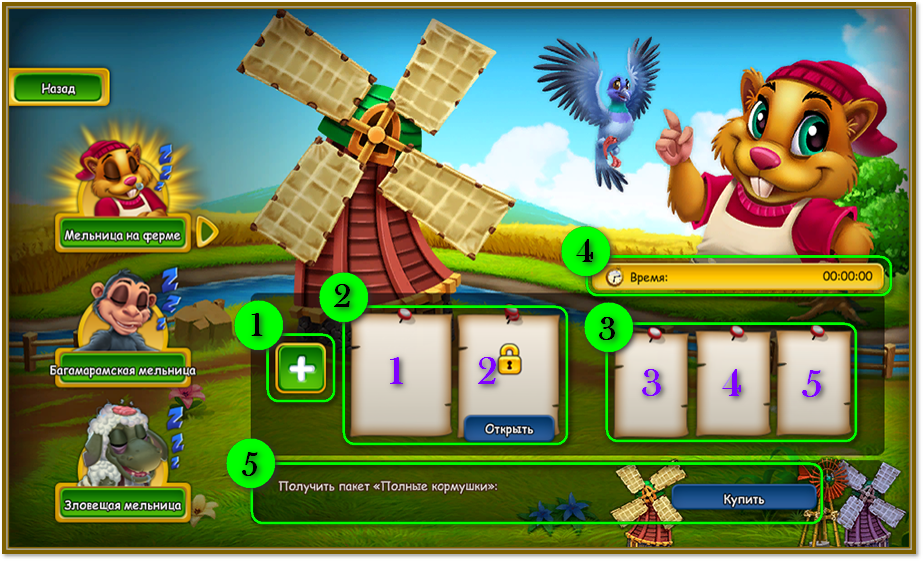Viewport: 923px width, 561px height.
Task: Open Зловещая мельница level
Action: point(122,504)
